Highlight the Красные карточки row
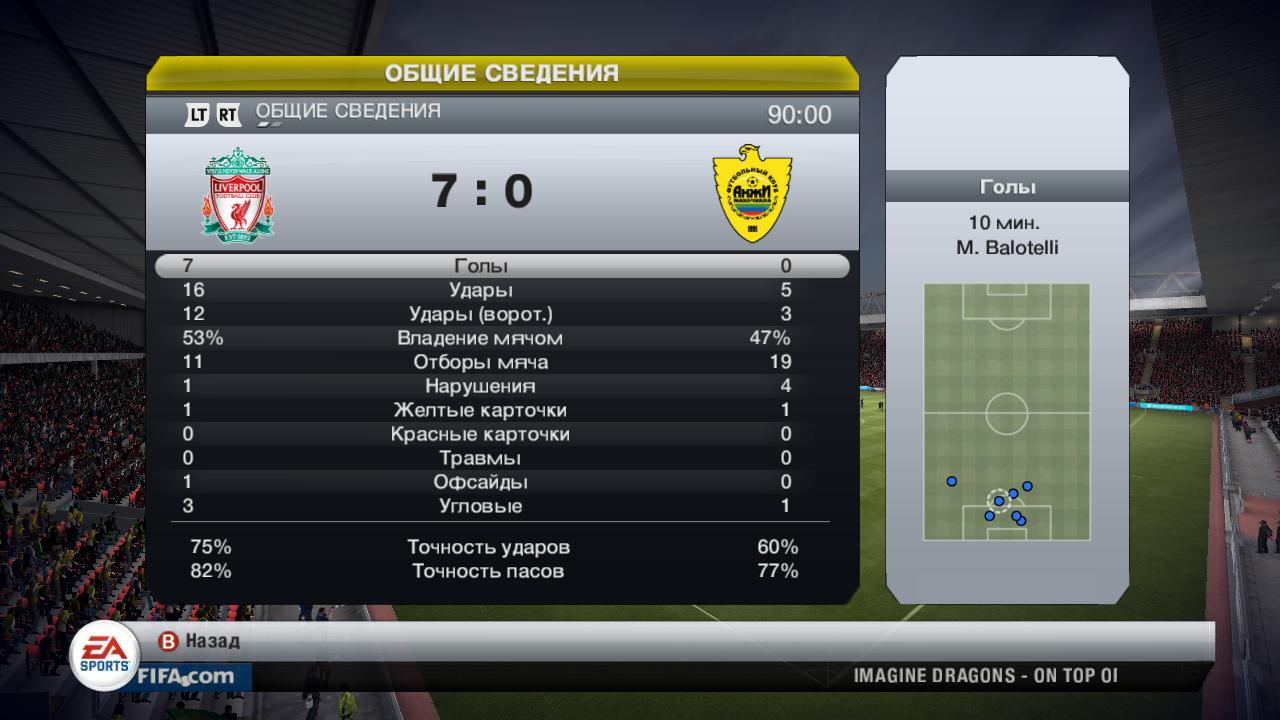Screen dimensions: 1280x720 [x=481, y=434]
